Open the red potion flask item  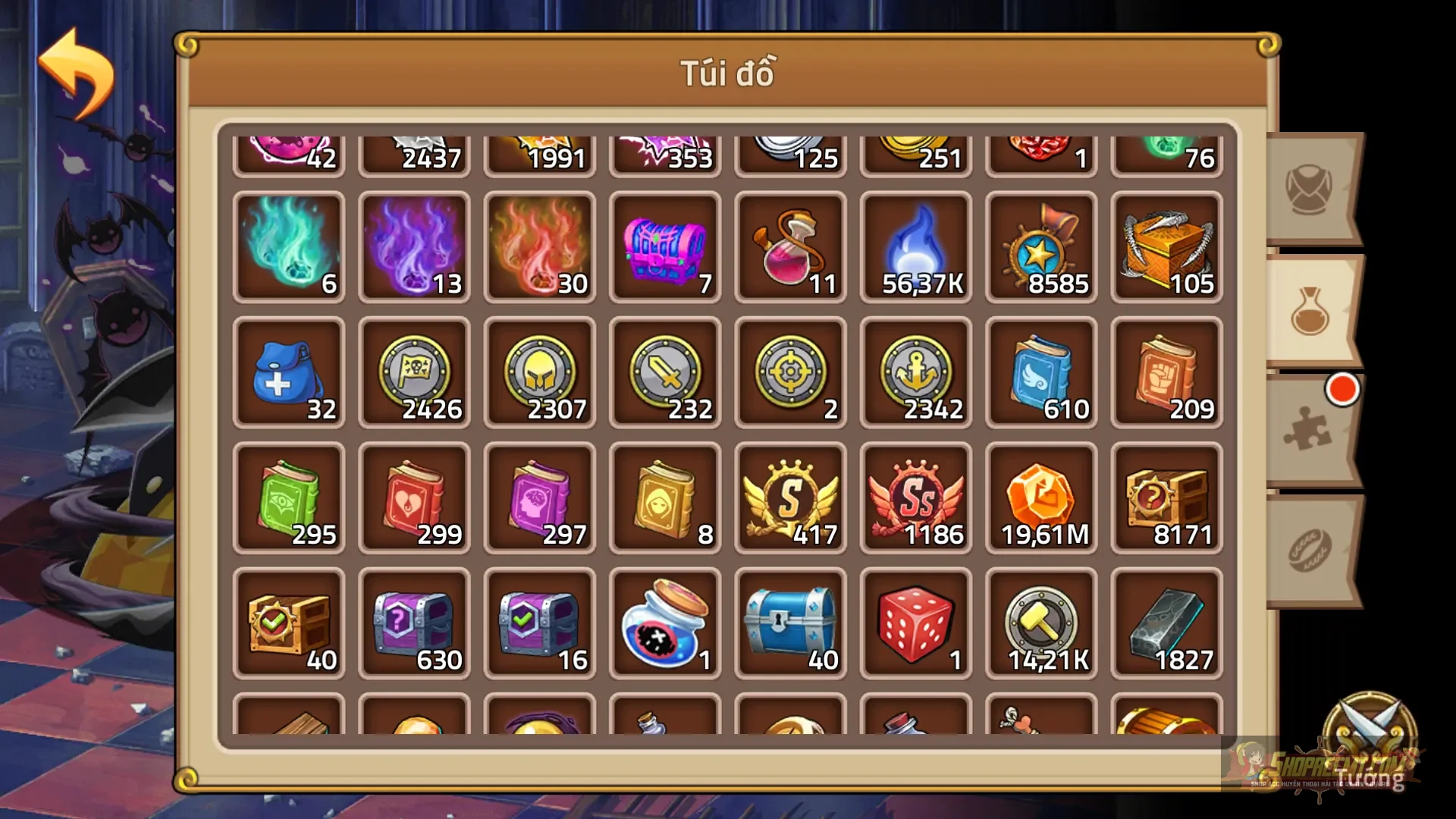(789, 243)
